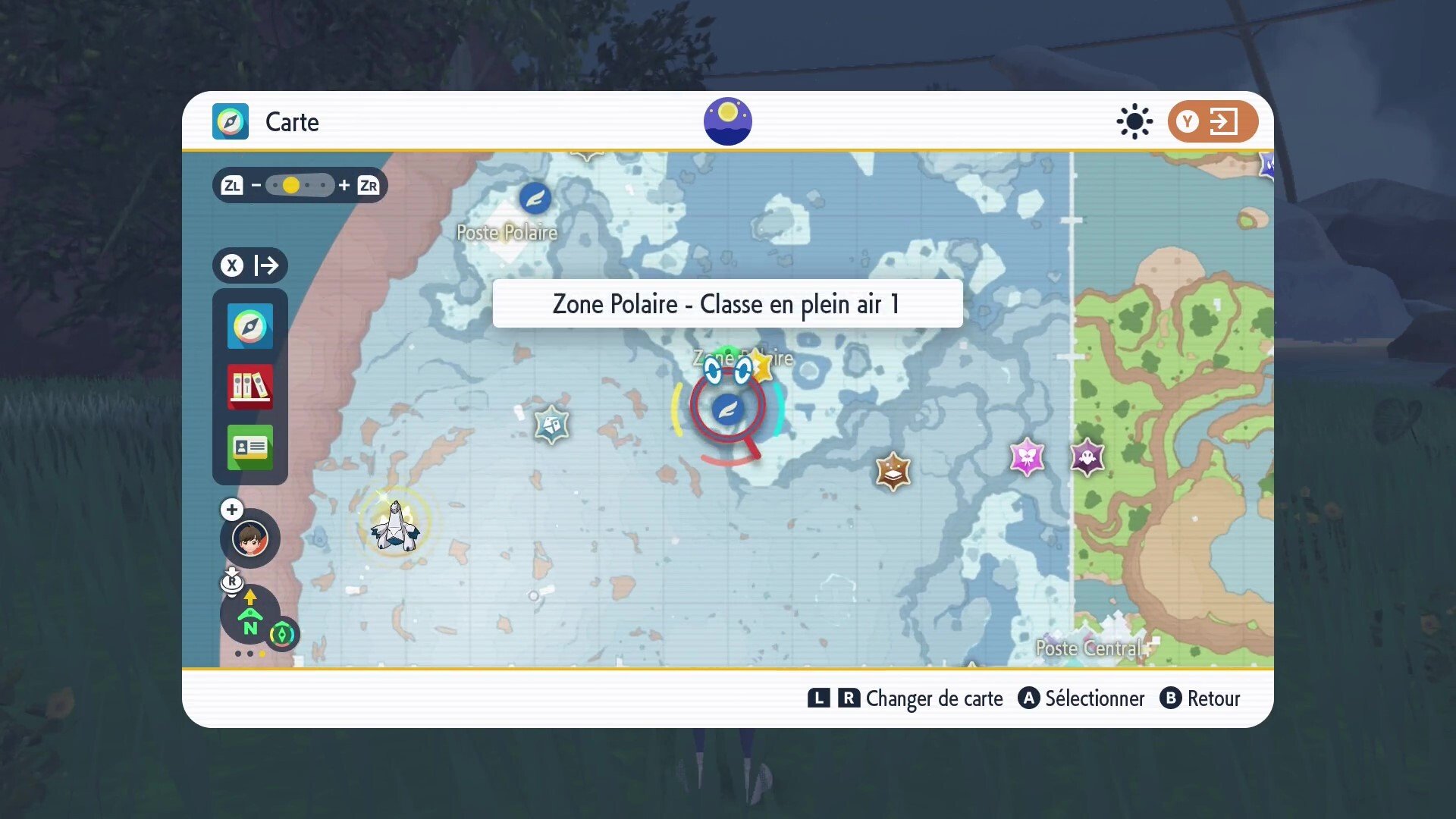Toggle the north-lock compass orientation icon
Image resolution: width=1456 pixels, height=819 pixels.
[x=250, y=616]
